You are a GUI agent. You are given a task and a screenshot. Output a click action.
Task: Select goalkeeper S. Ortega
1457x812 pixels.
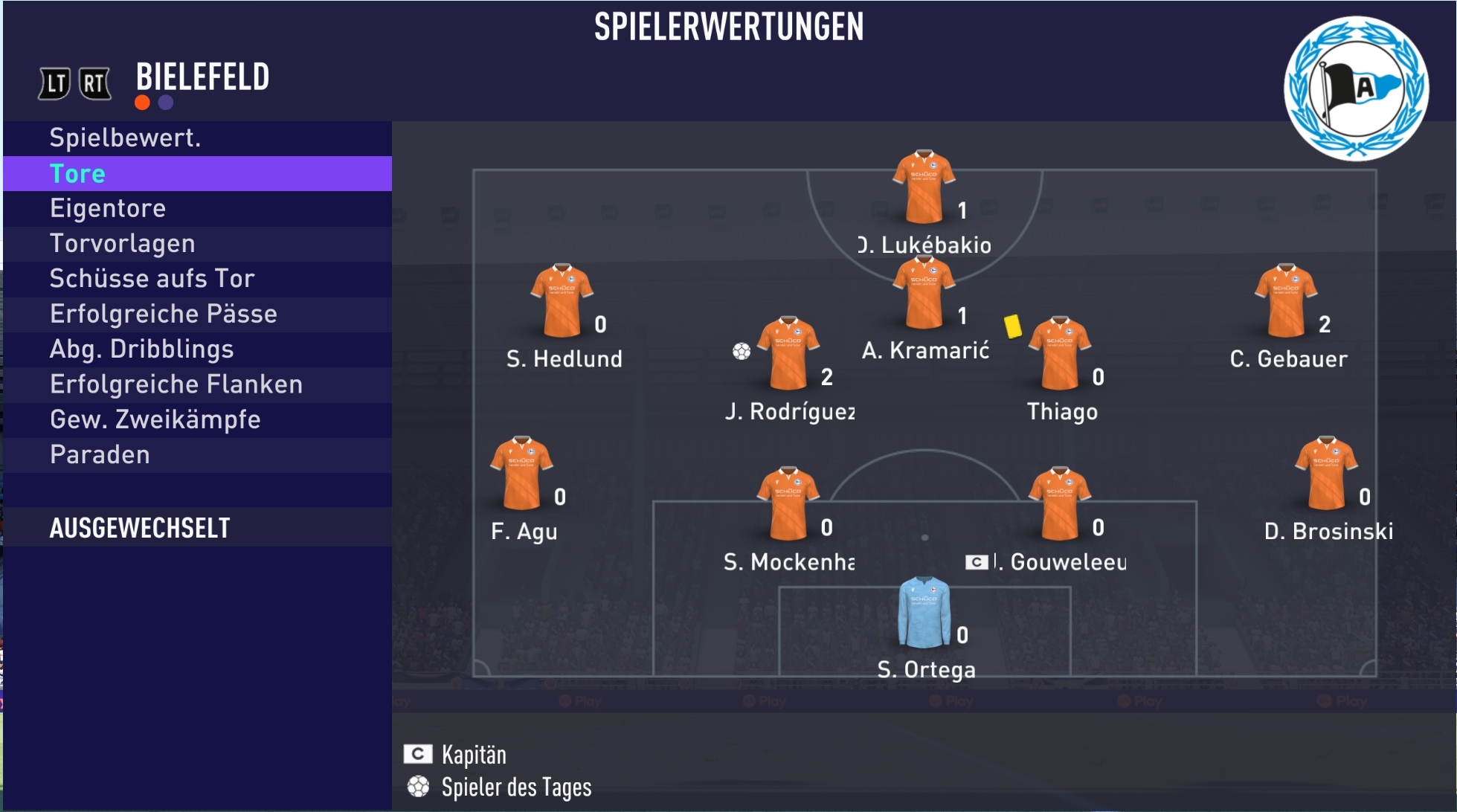pyautogui.click(x=924, y=612)
